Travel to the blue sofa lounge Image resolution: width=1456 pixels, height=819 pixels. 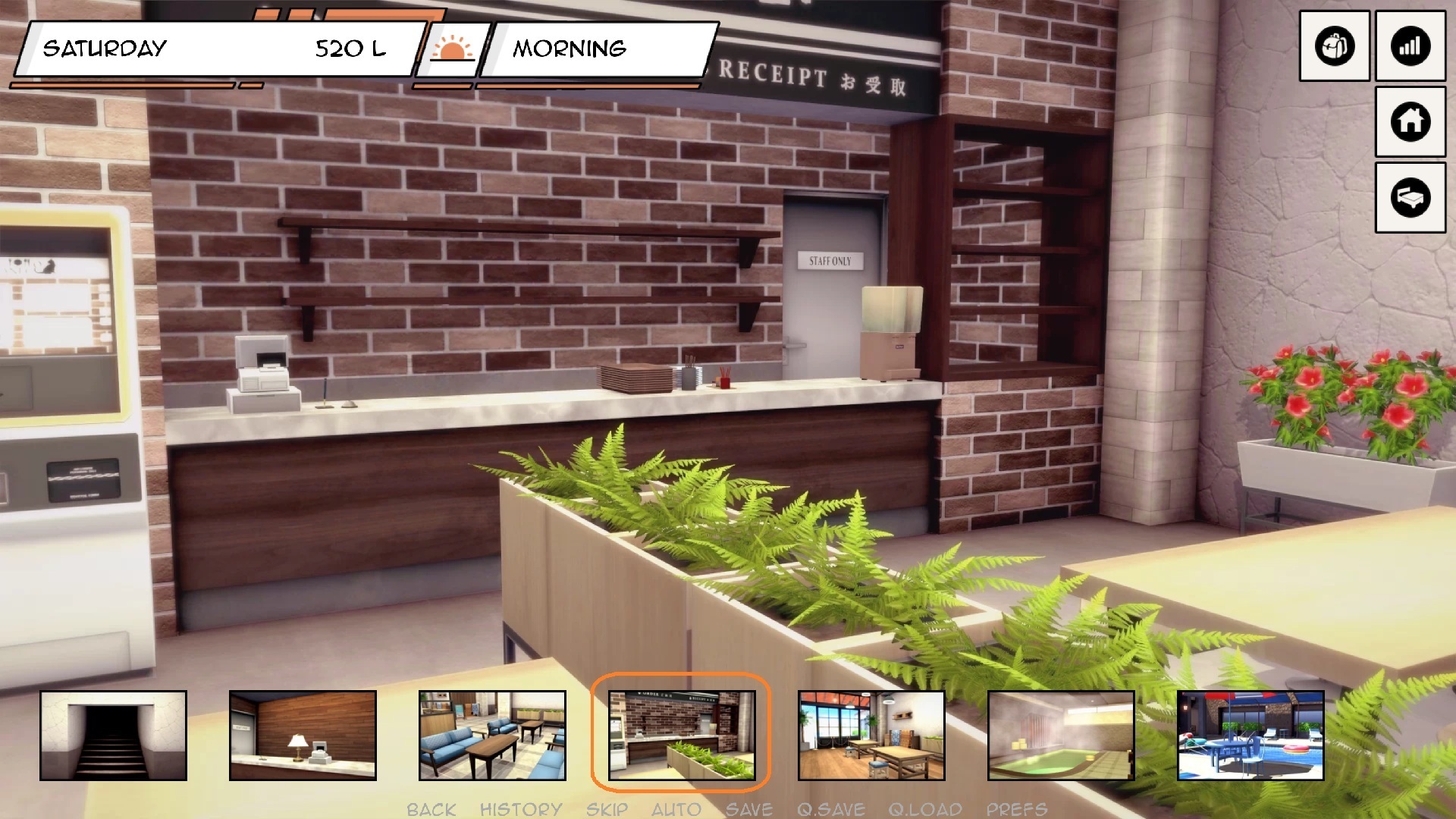pyautogui.click(x=492, y=735)
